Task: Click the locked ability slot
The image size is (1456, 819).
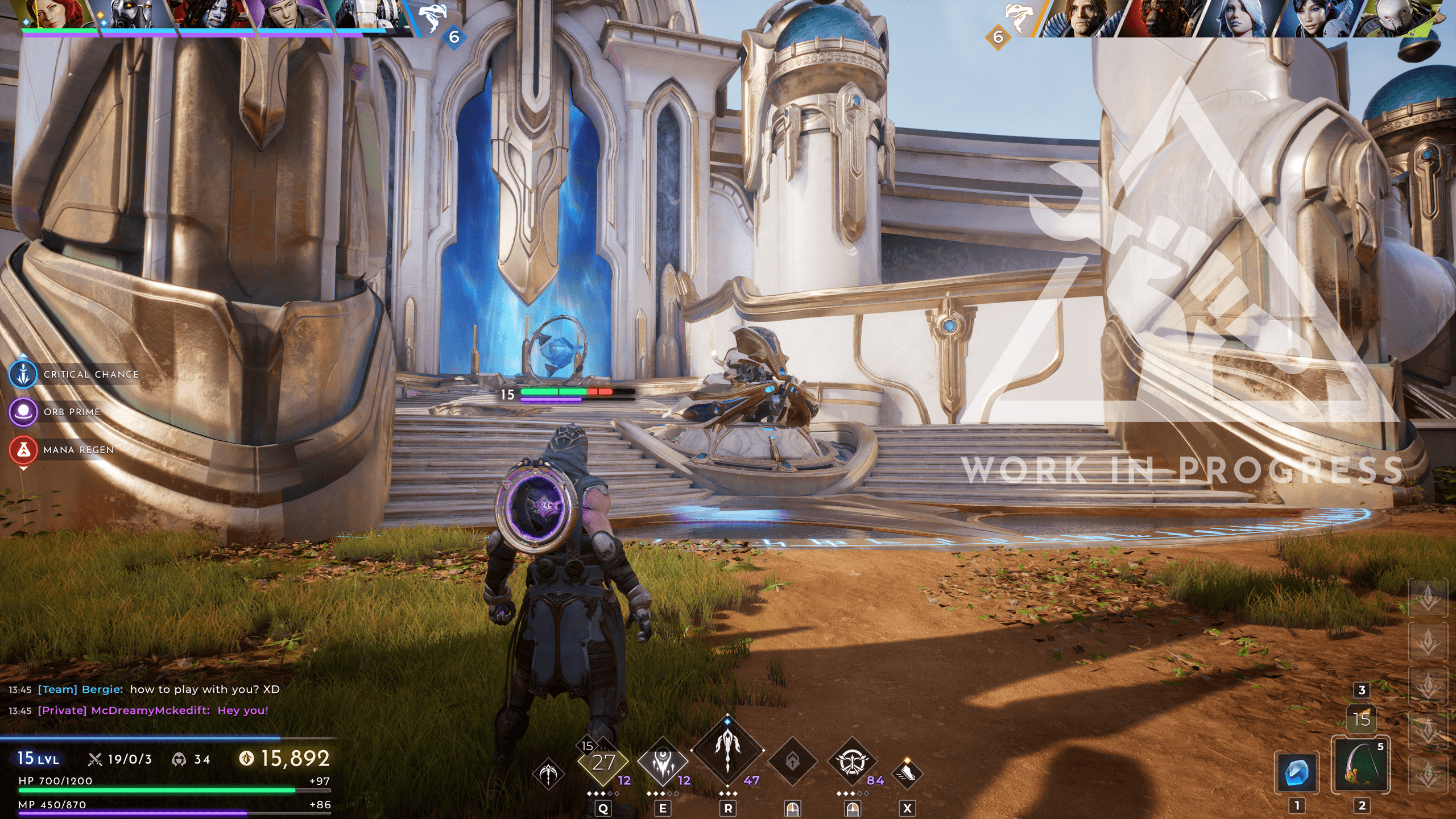Action: point(792,762)
